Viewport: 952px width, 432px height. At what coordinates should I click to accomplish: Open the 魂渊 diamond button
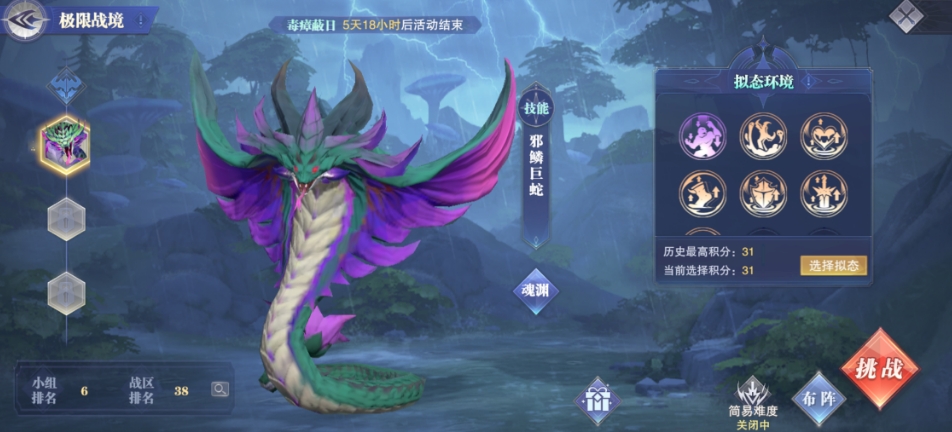[x=536, y=291]
